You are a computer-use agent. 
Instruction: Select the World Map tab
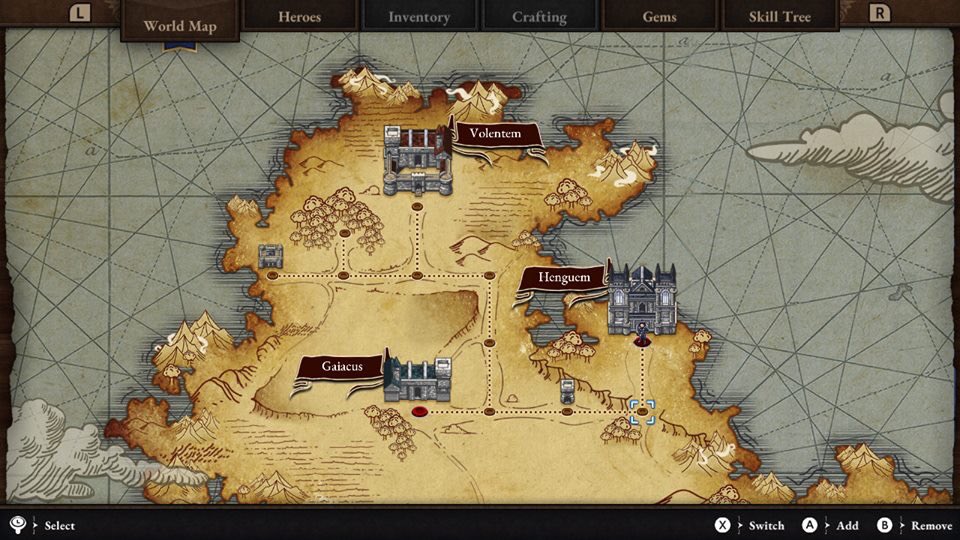(x=180, y=25)
